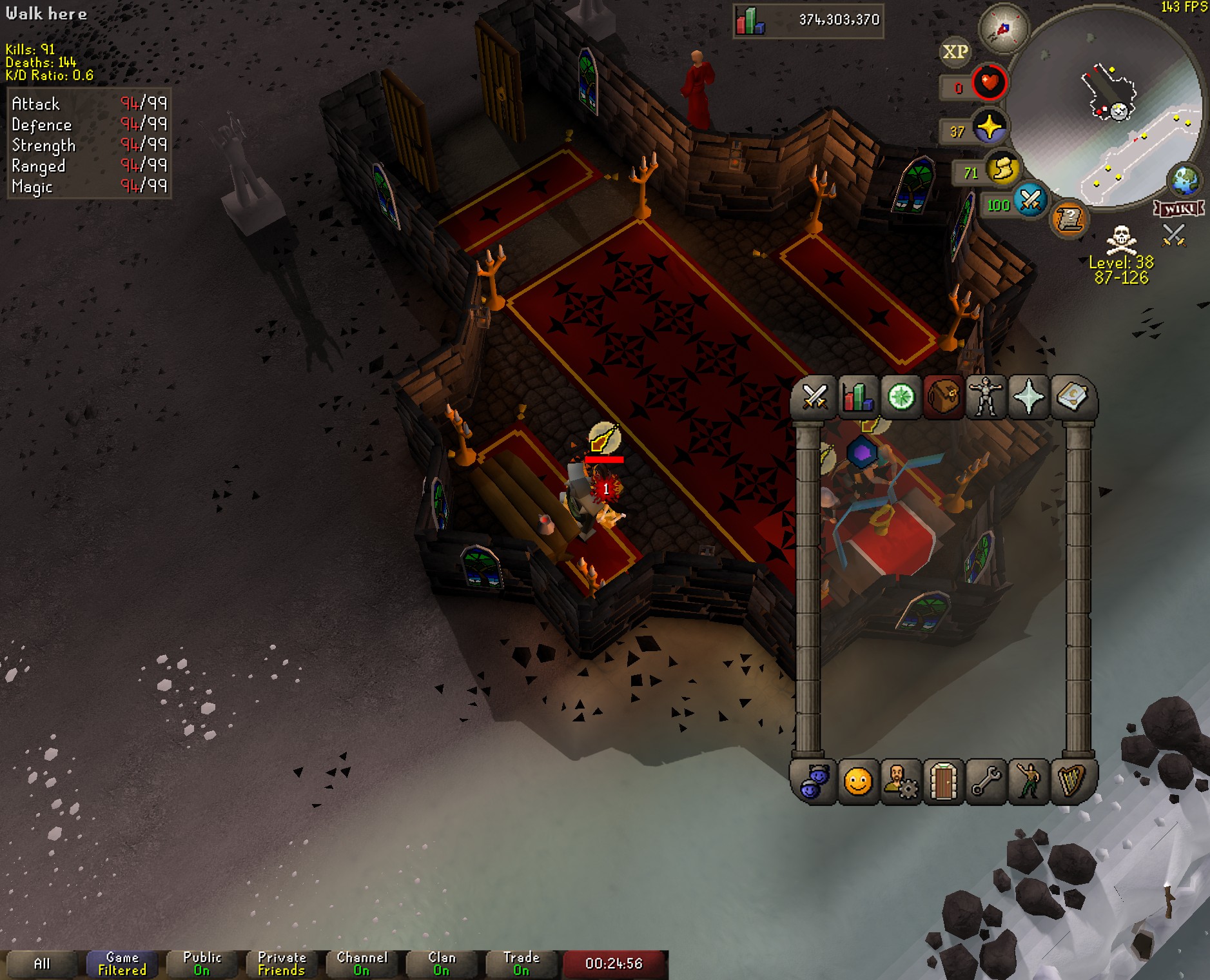Switch to the Skills bar-chart tab

click(x=857, y=397)
